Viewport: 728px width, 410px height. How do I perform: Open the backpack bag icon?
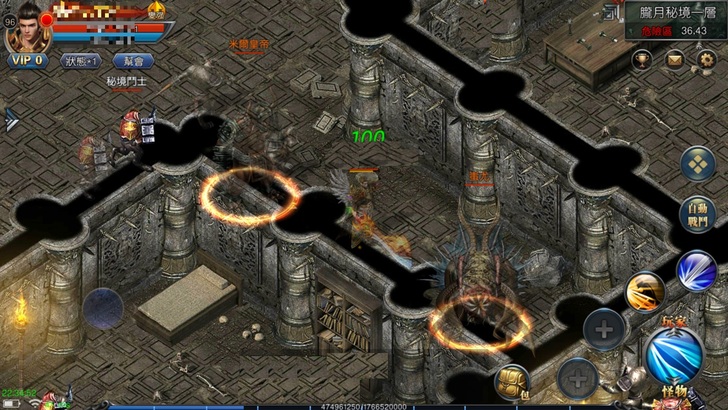(x=513, y=382)
